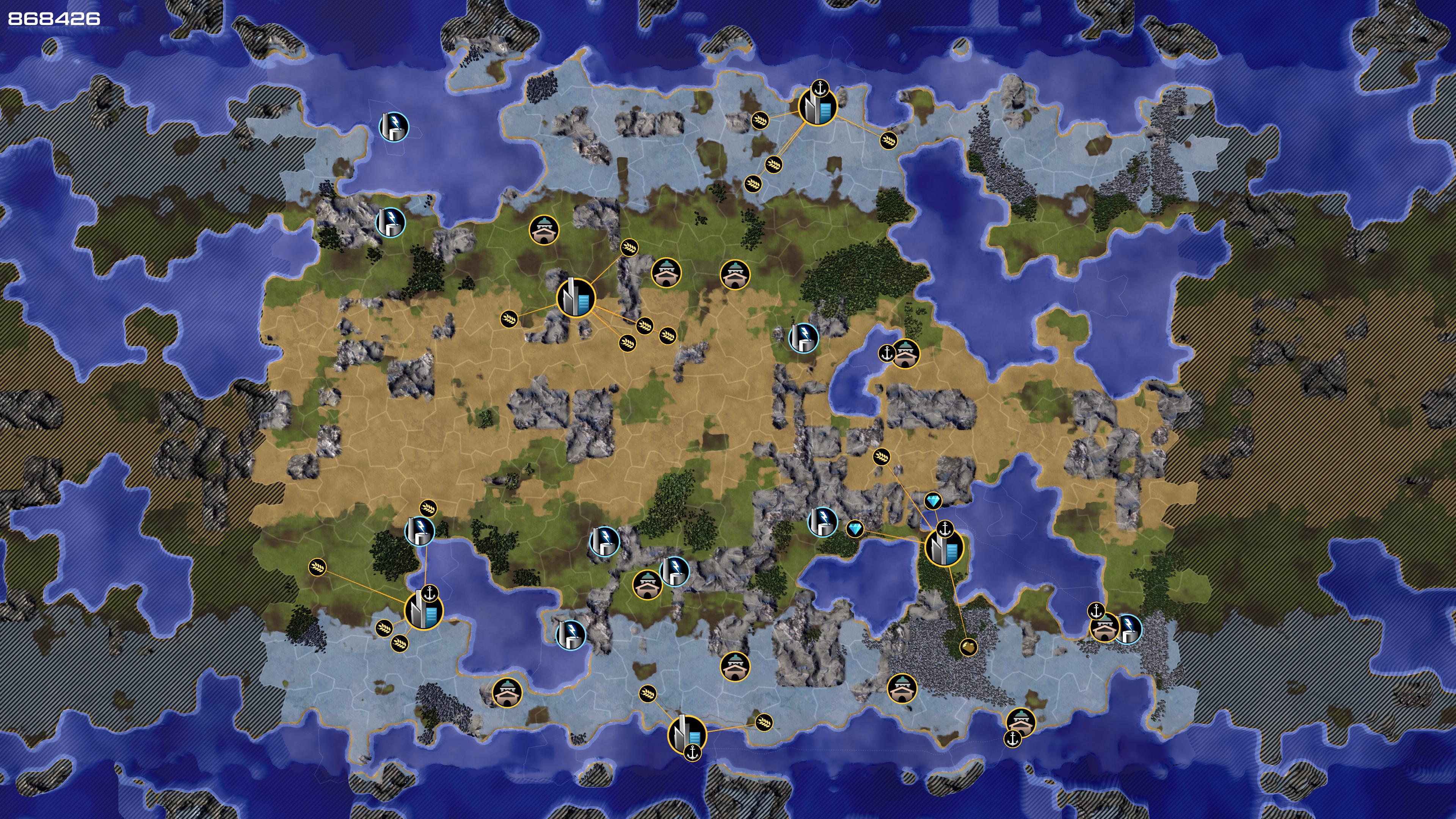Select the city connected to five wheat farms
The width and height of the screenshot is (1456, 819).
click(x=576, y=298)
